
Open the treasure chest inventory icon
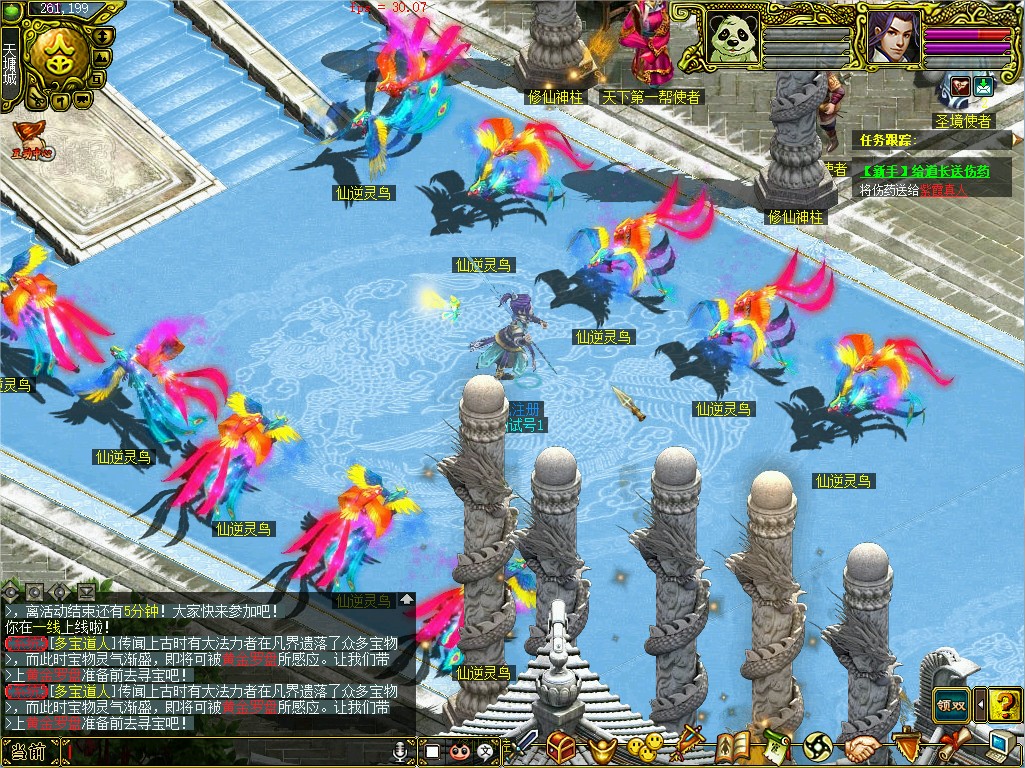(560, 746)
